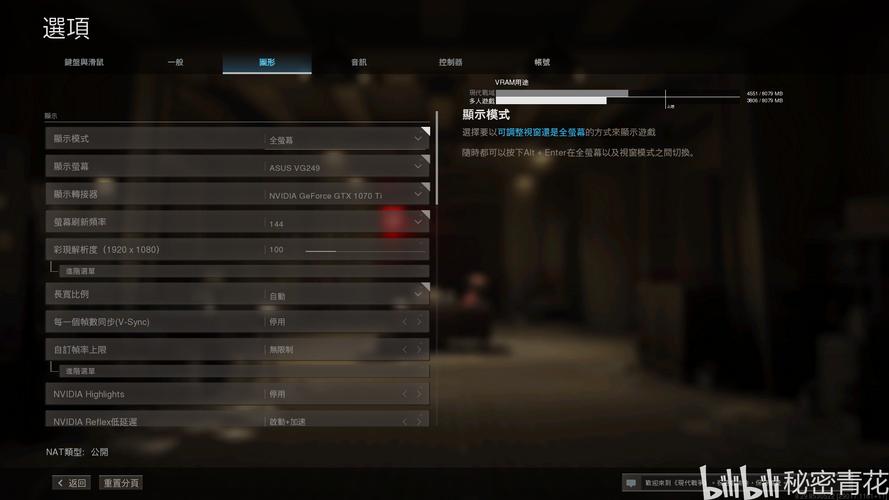Viewport: 889px width, 500px height.
Task: Click the 返回 back button
Action: click(72, 483)
